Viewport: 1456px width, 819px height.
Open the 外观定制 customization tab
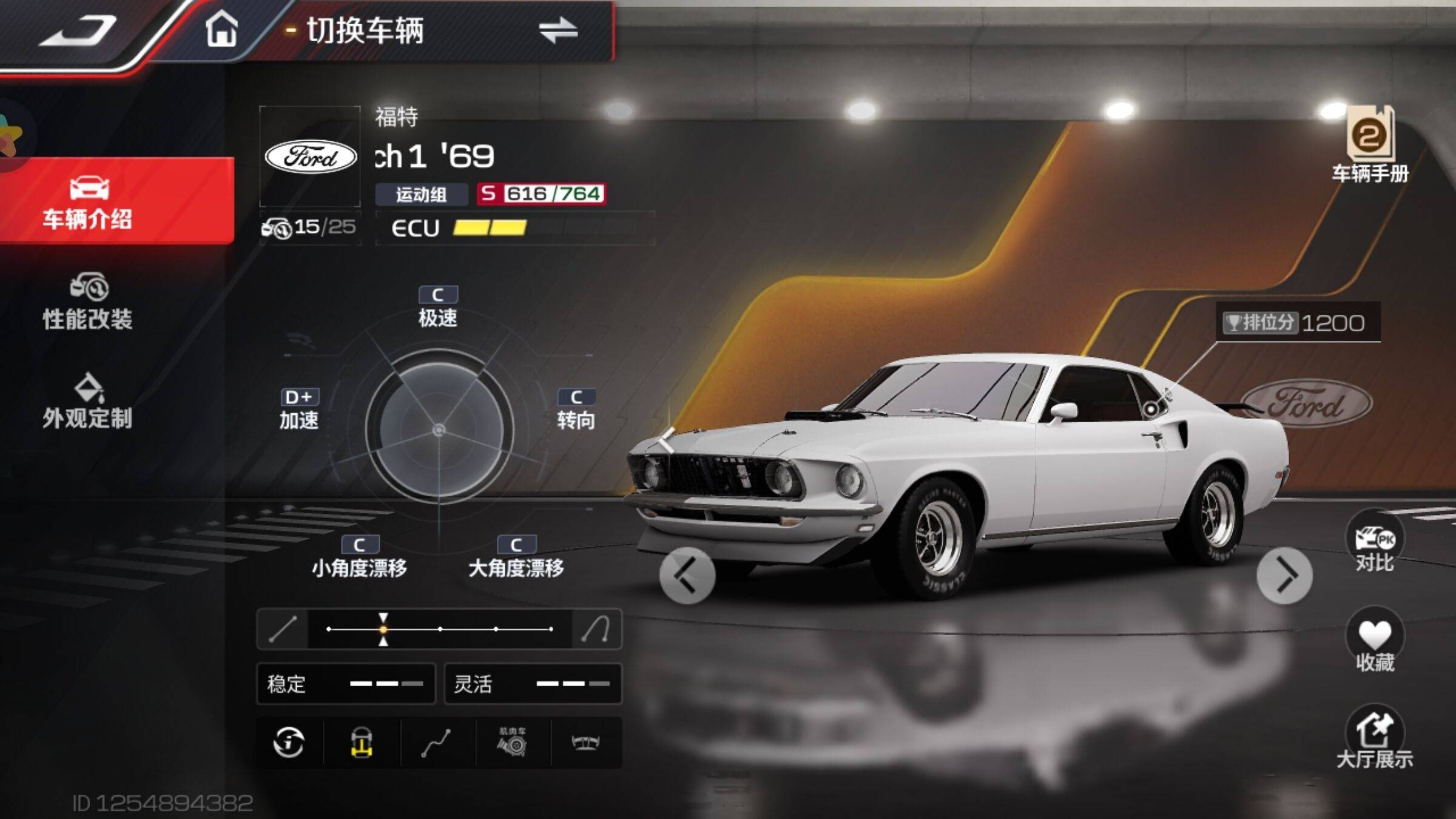pos(88,402)
